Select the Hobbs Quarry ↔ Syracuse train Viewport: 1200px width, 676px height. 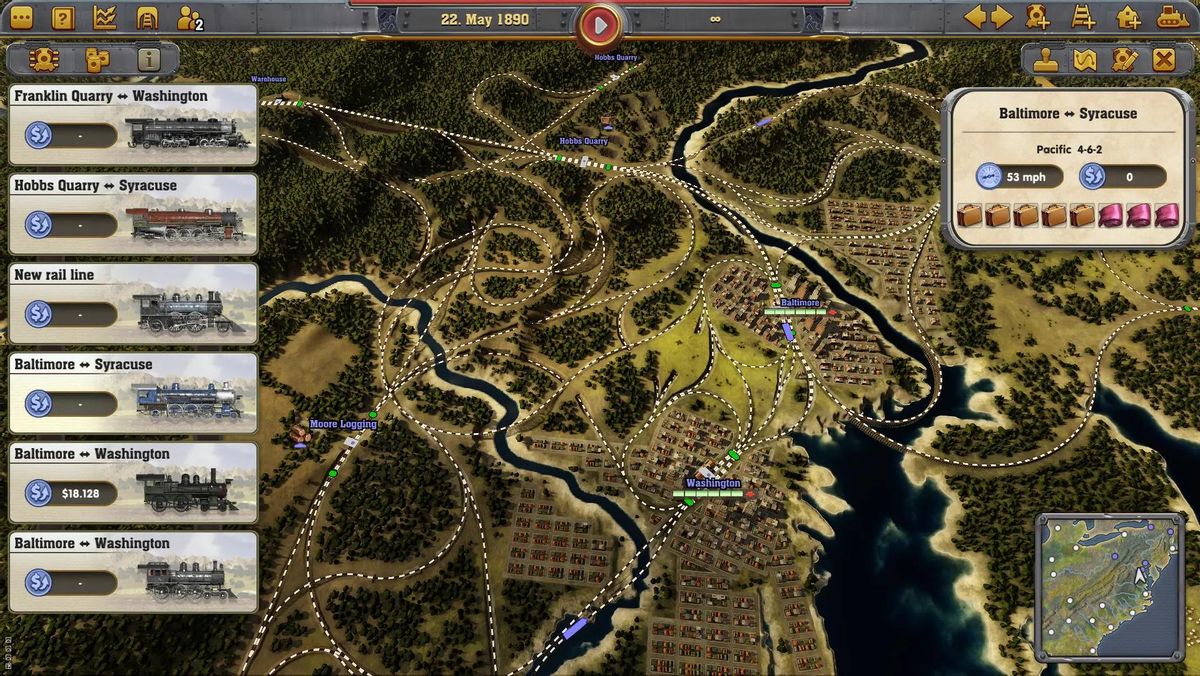(133, 214)
